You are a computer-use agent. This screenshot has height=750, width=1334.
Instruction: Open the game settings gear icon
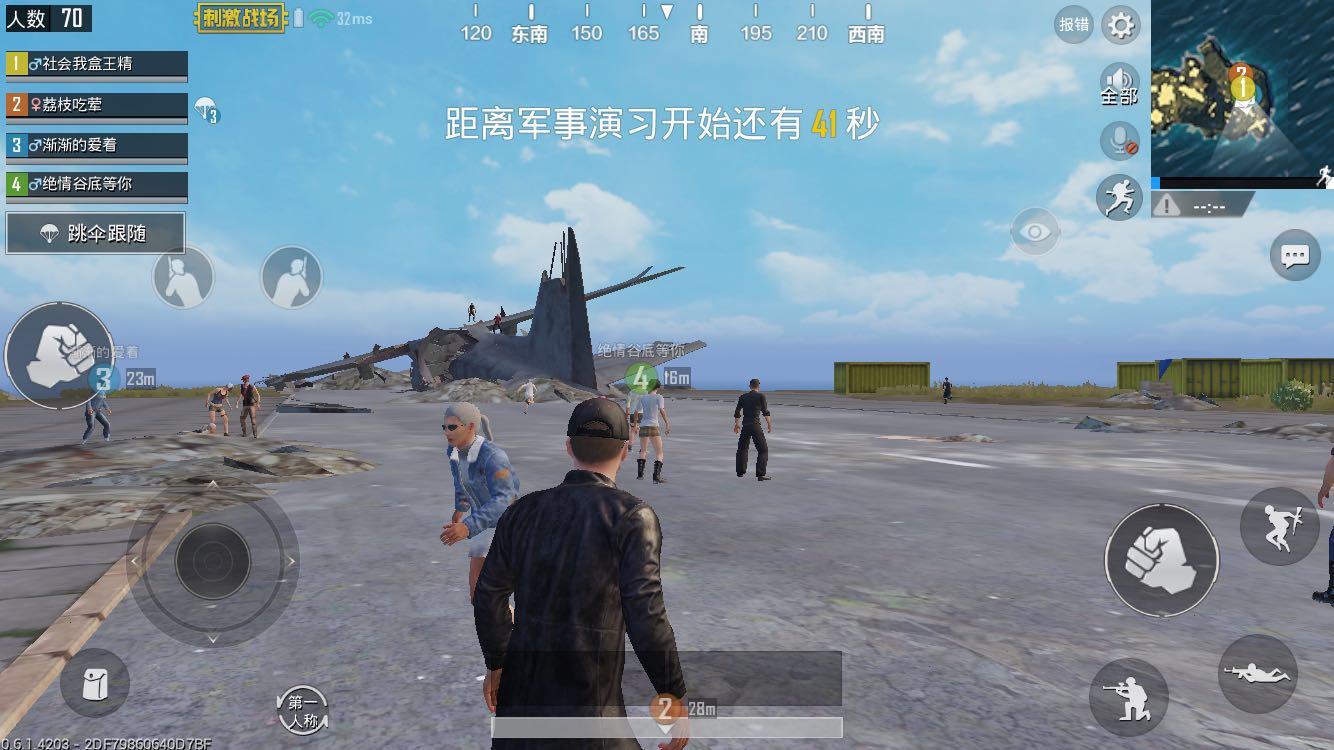(x=1120, y=25)
